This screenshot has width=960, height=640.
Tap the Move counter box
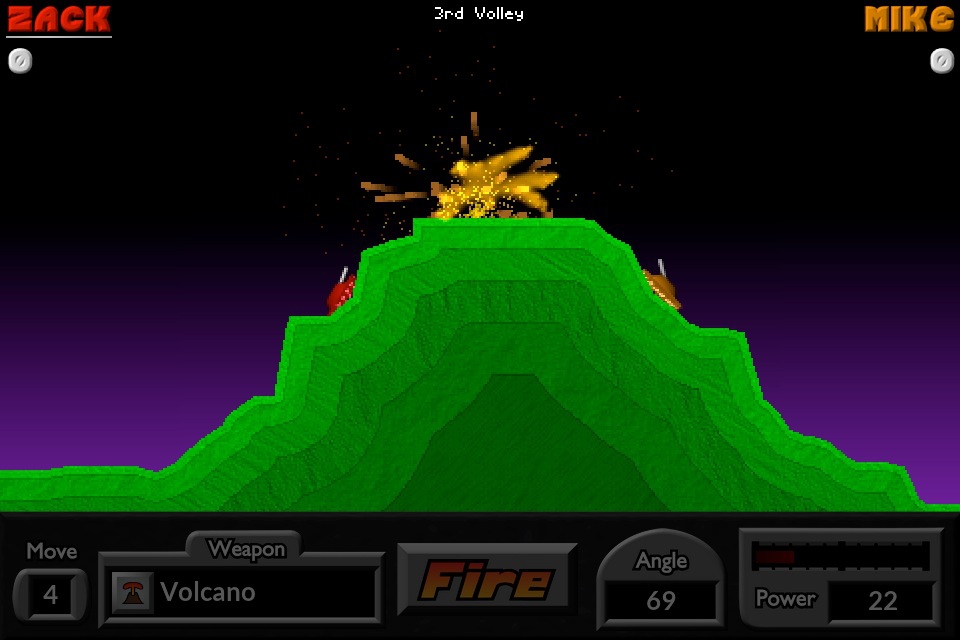coord(50,597)
